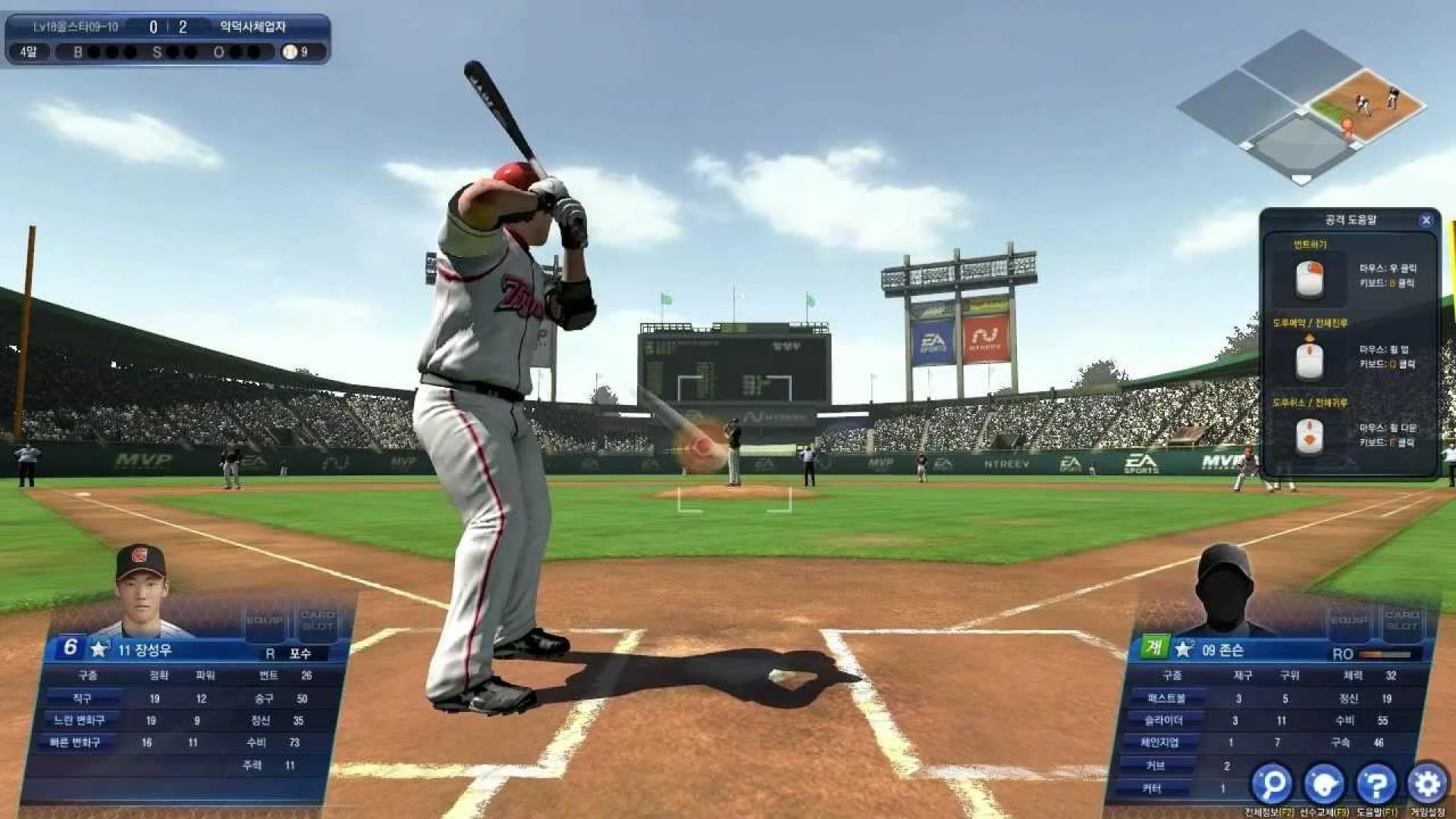The width and height of the screenshot is (1456, 819).
Task: Select the pitcher's CARD SLOT
Action: point(1401,622)
